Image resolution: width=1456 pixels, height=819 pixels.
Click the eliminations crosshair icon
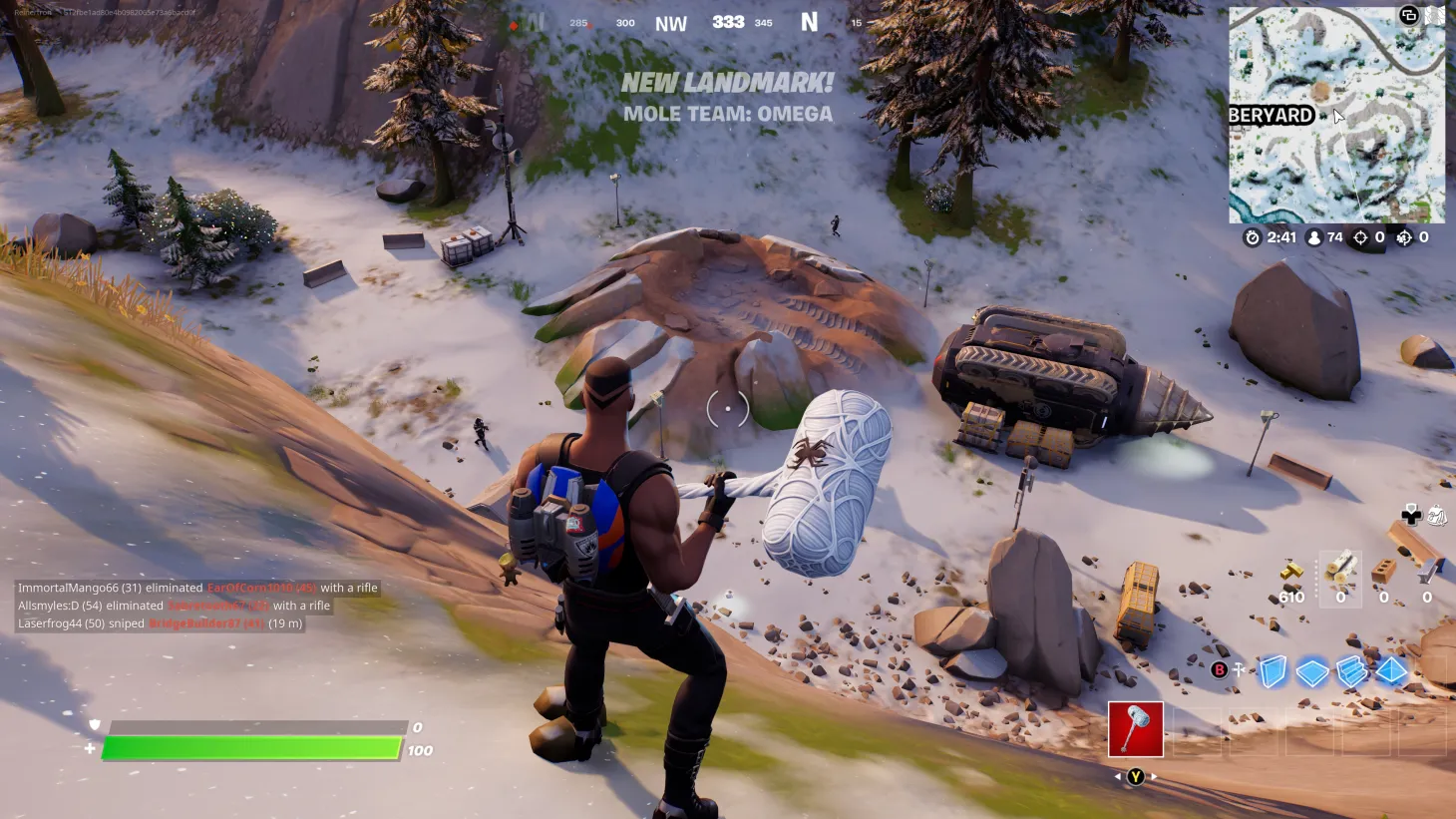pos(1360,237)
